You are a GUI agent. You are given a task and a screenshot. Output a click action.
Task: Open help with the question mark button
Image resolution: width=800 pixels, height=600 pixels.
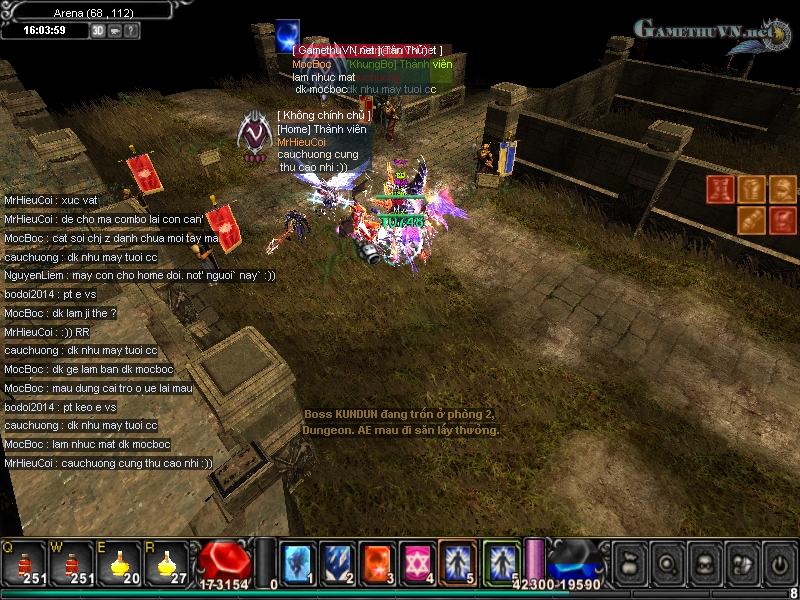point(132,30)
